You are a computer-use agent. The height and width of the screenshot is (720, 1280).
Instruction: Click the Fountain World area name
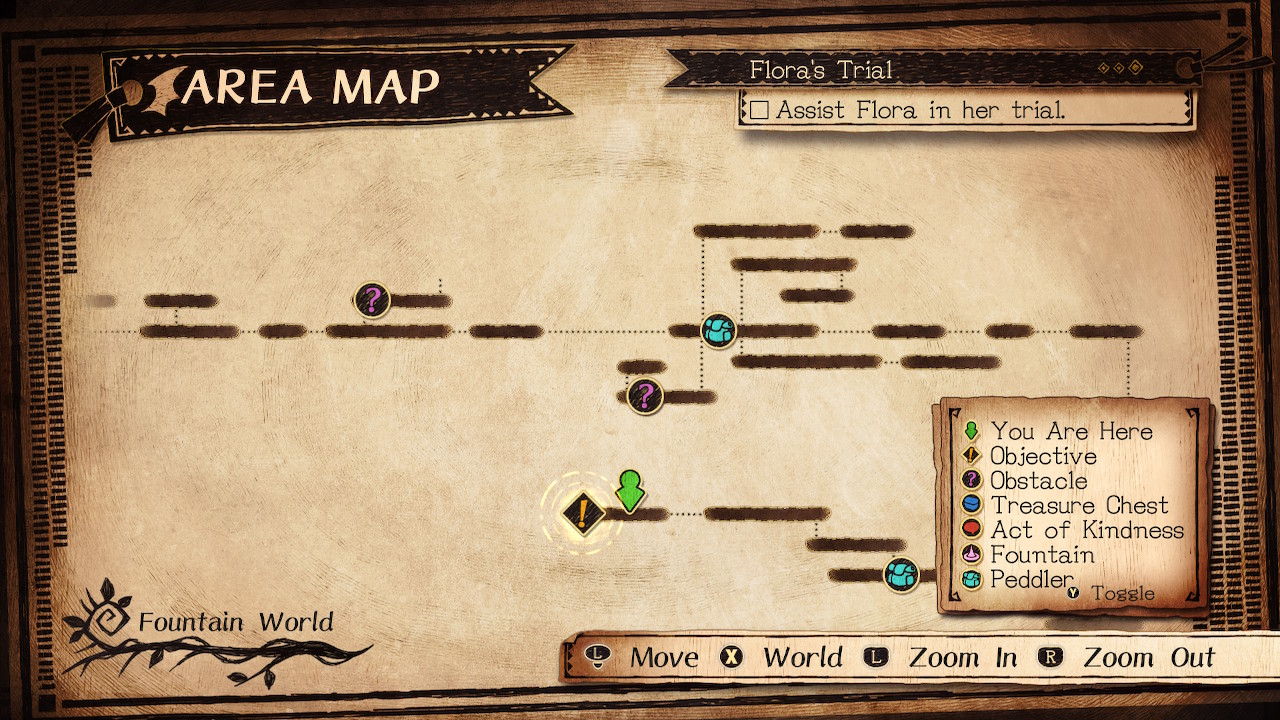[x=235, y=623]
